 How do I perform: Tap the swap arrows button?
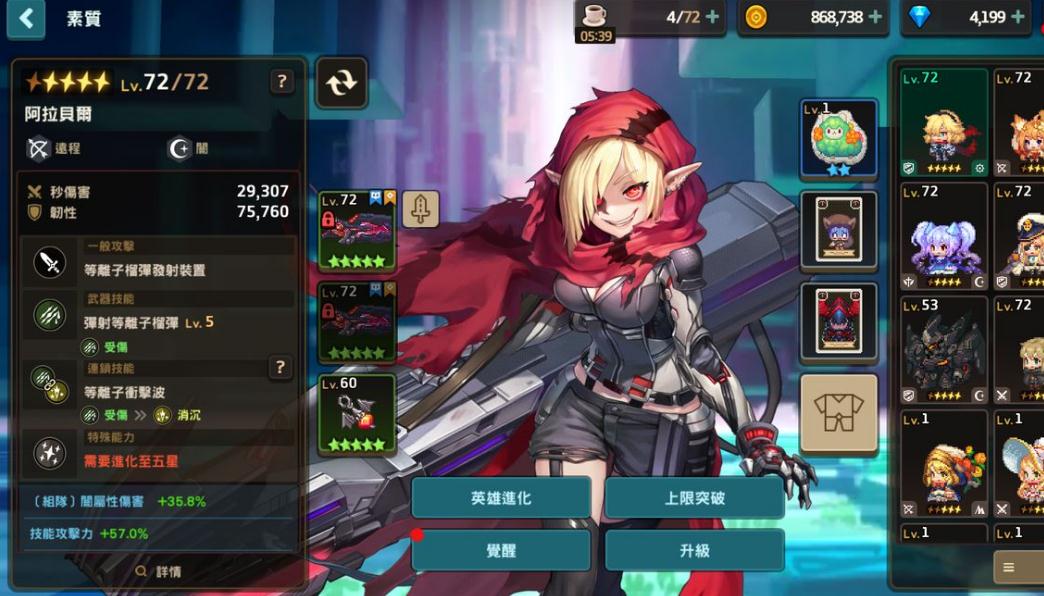341,82
